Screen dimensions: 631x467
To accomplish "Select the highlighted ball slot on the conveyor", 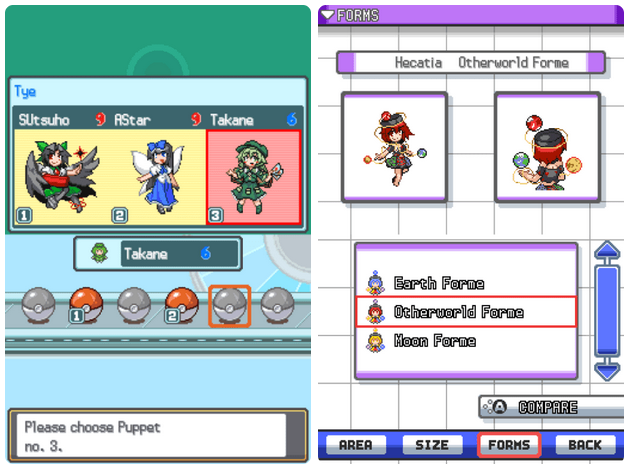I will coord(229,304).
